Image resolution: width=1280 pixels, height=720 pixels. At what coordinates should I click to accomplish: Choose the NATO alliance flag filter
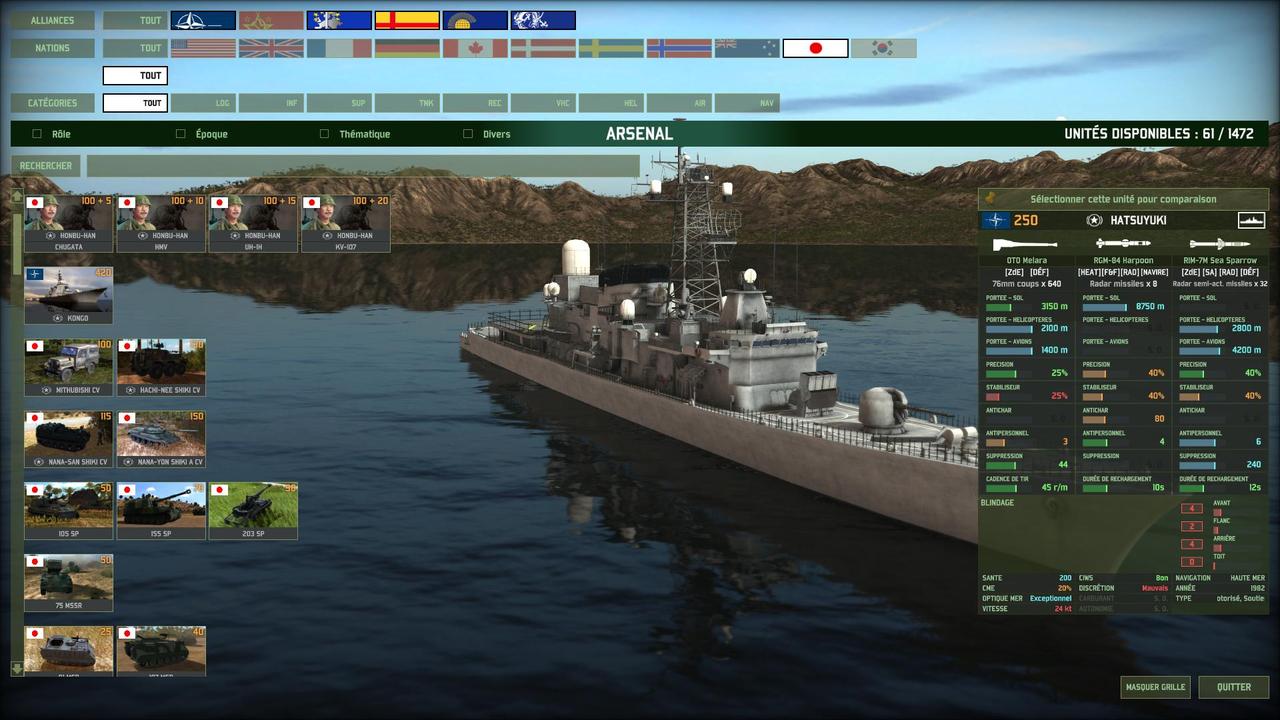pyautogui.click(x=203, y=20)
